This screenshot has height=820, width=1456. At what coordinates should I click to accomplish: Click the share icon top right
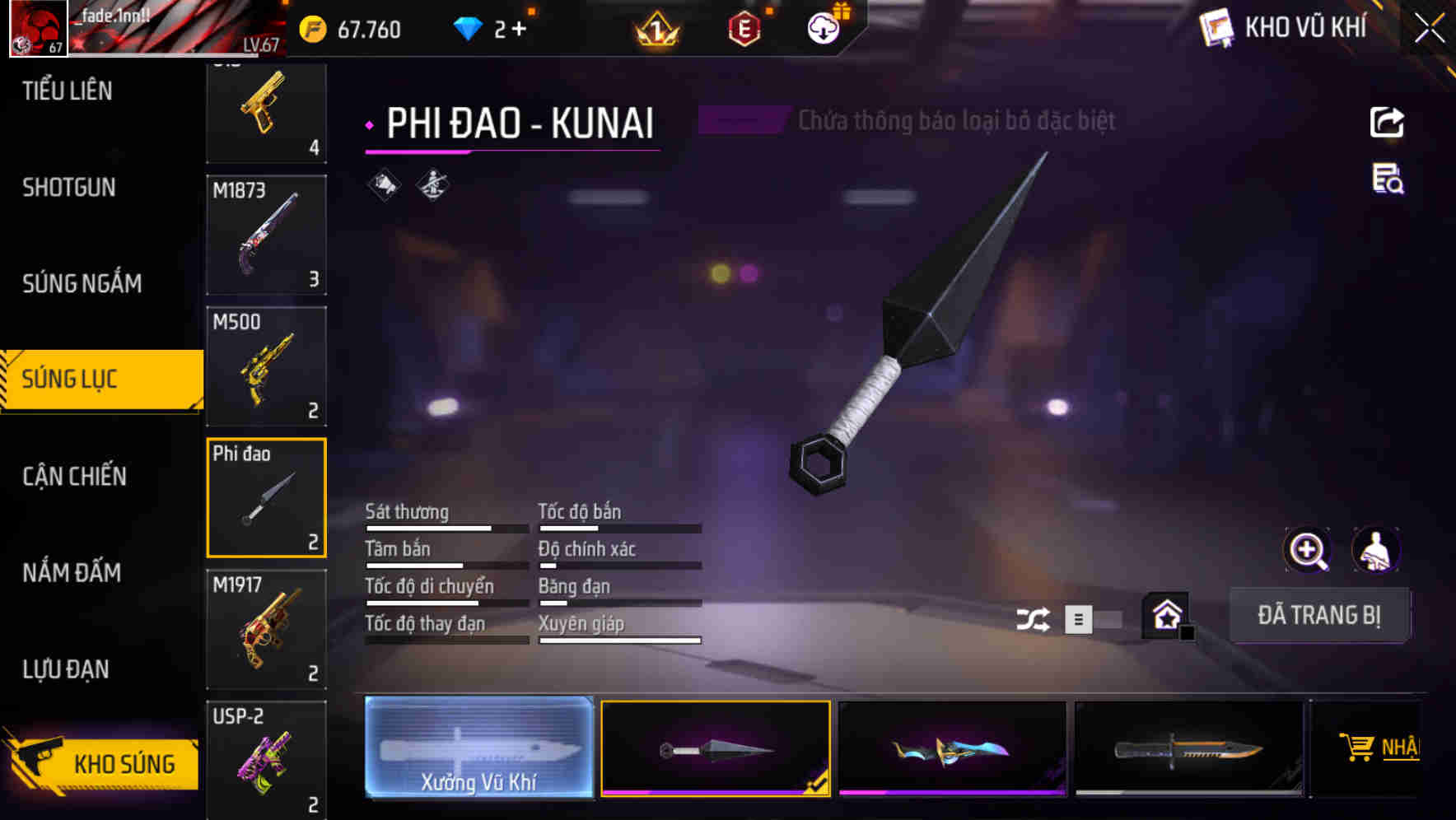click(x=1387, y=121)
